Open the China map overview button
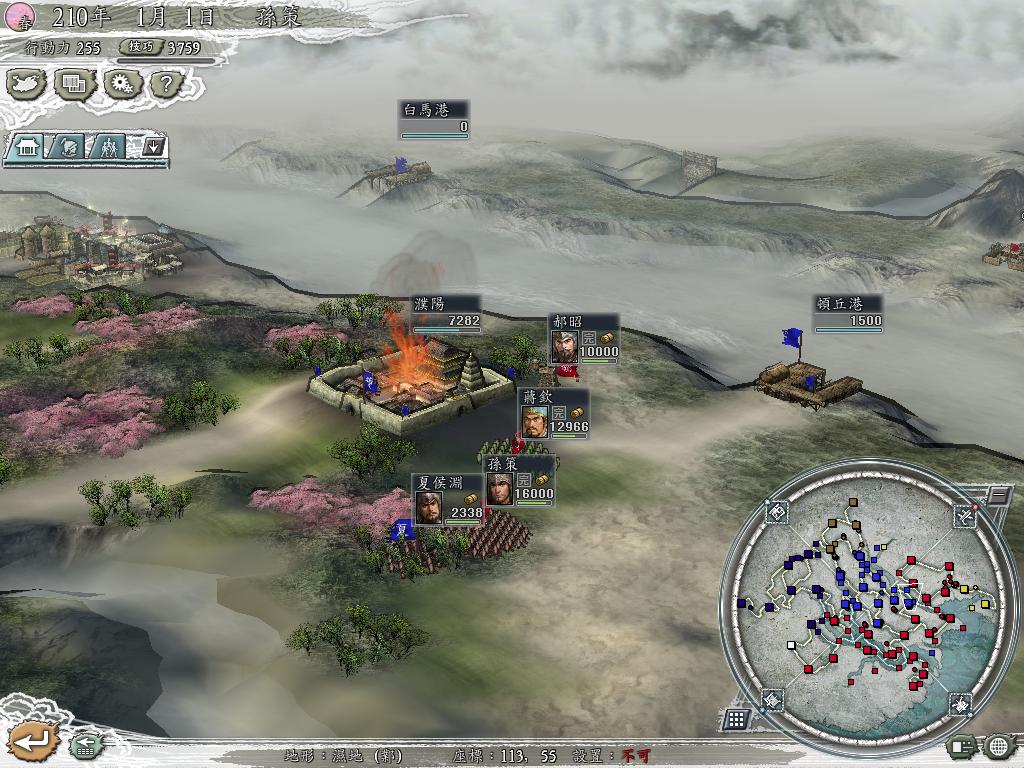1024x768 pixels. 27,84
